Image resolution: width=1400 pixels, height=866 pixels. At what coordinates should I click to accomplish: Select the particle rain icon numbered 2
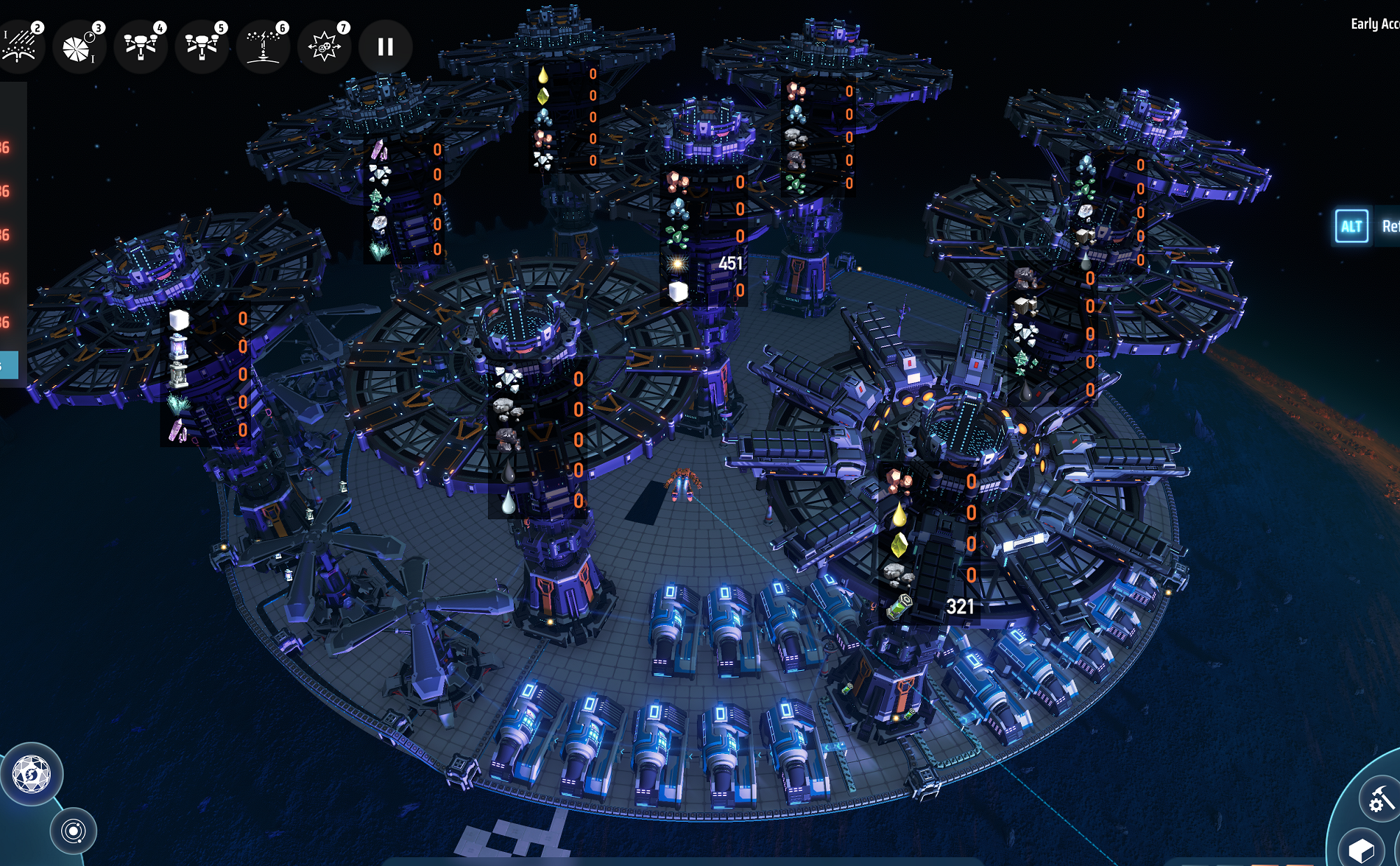tap(21, 46)
